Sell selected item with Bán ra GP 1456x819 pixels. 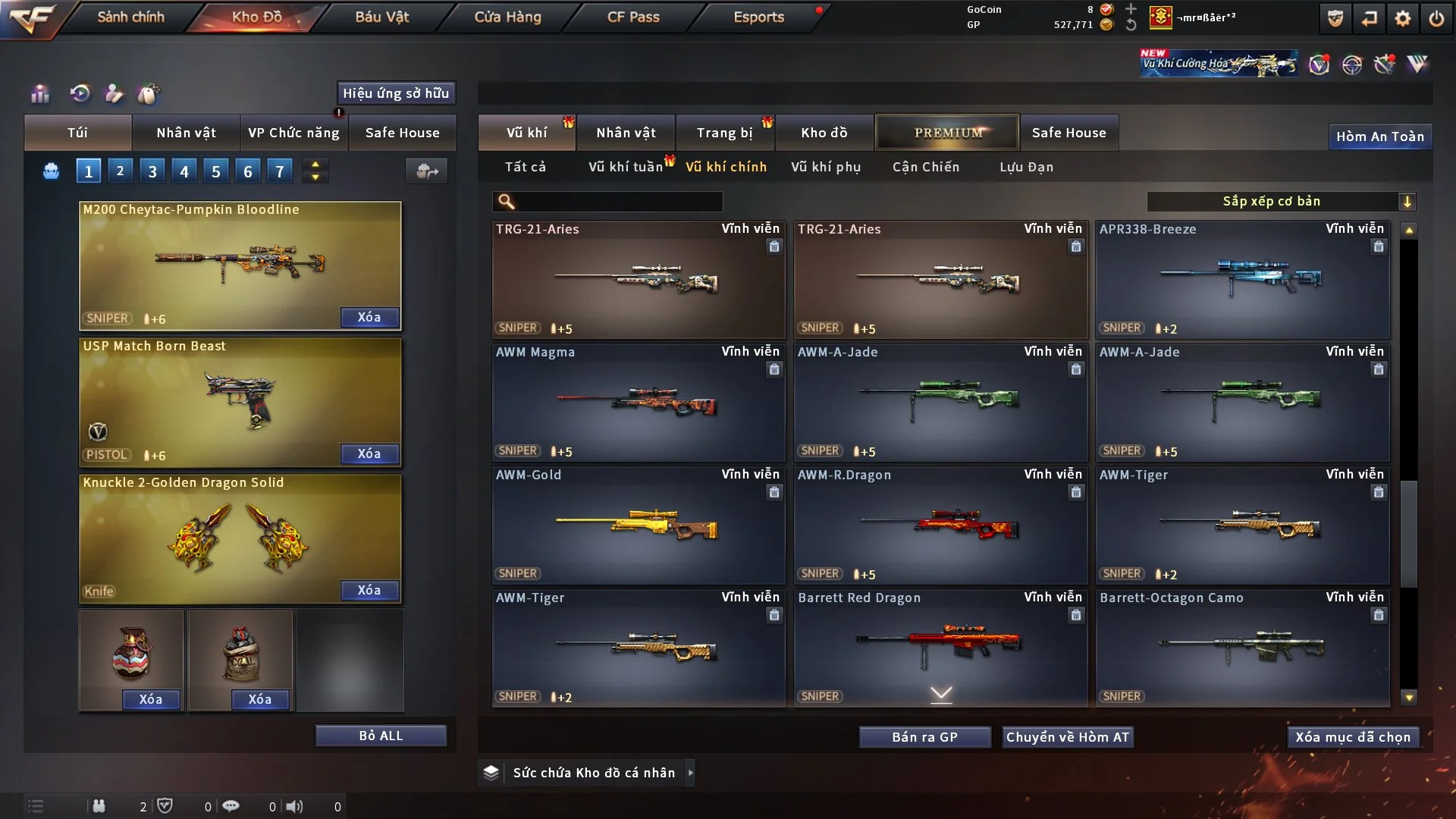click(x=924, y=737)
